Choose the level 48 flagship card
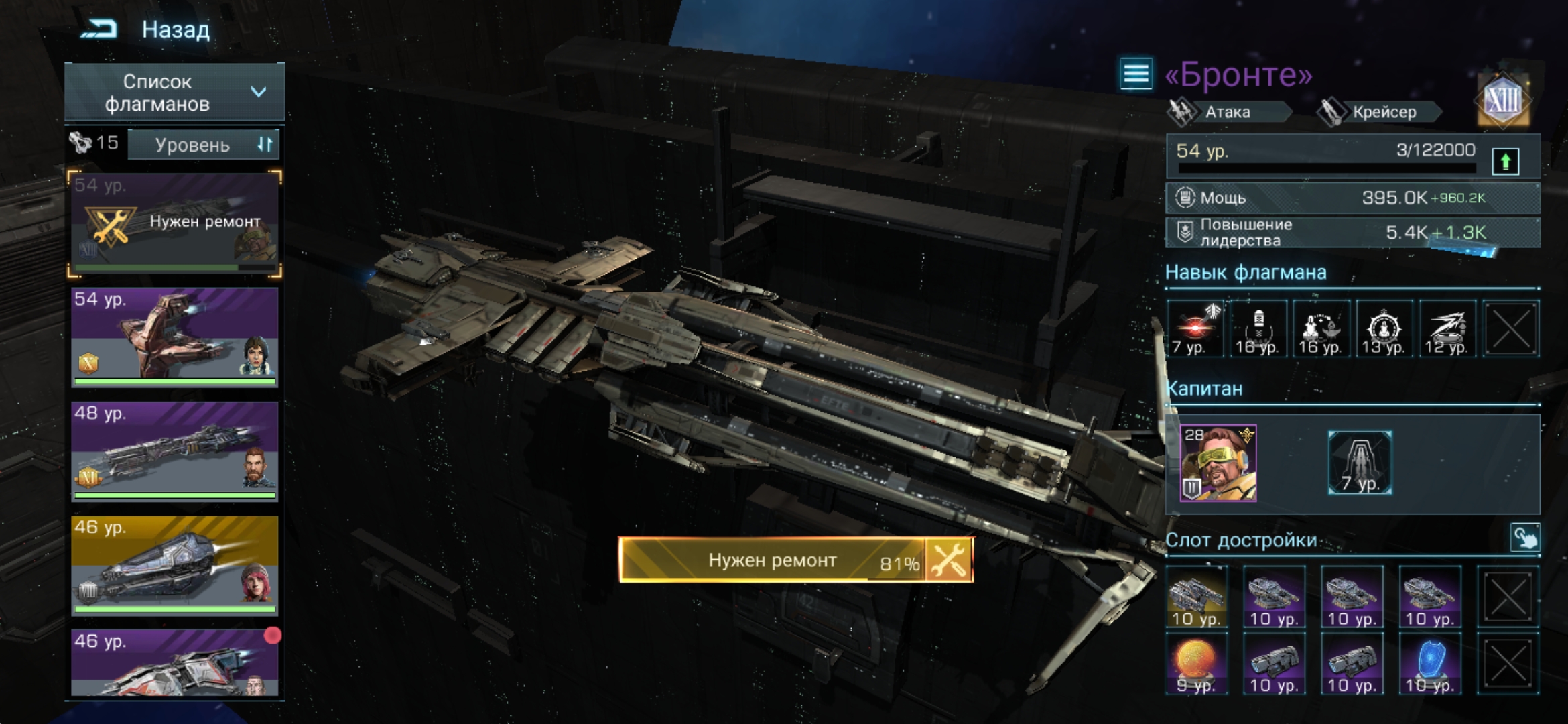This screenshot has height=724, width=1568. pos(174,450)
